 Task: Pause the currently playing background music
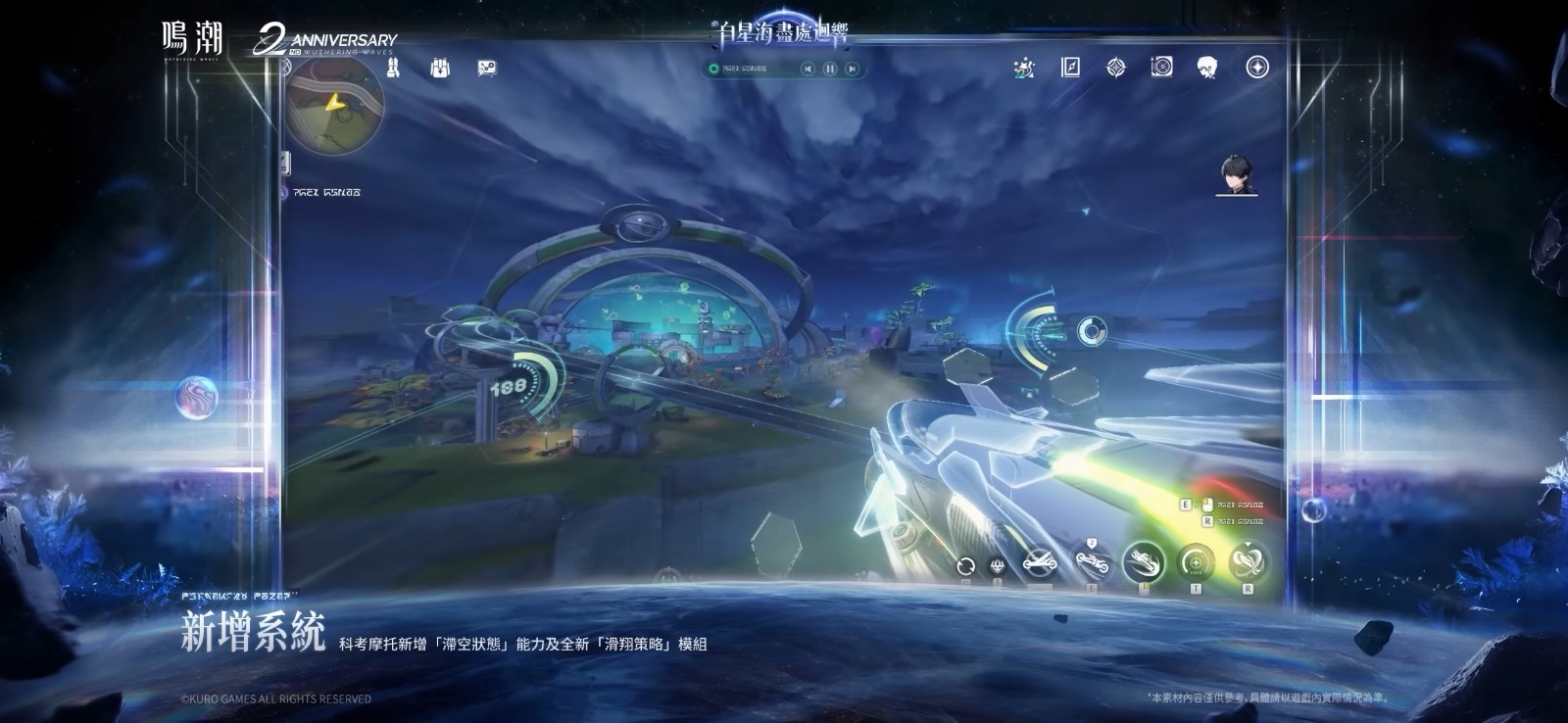pos(828,69)
